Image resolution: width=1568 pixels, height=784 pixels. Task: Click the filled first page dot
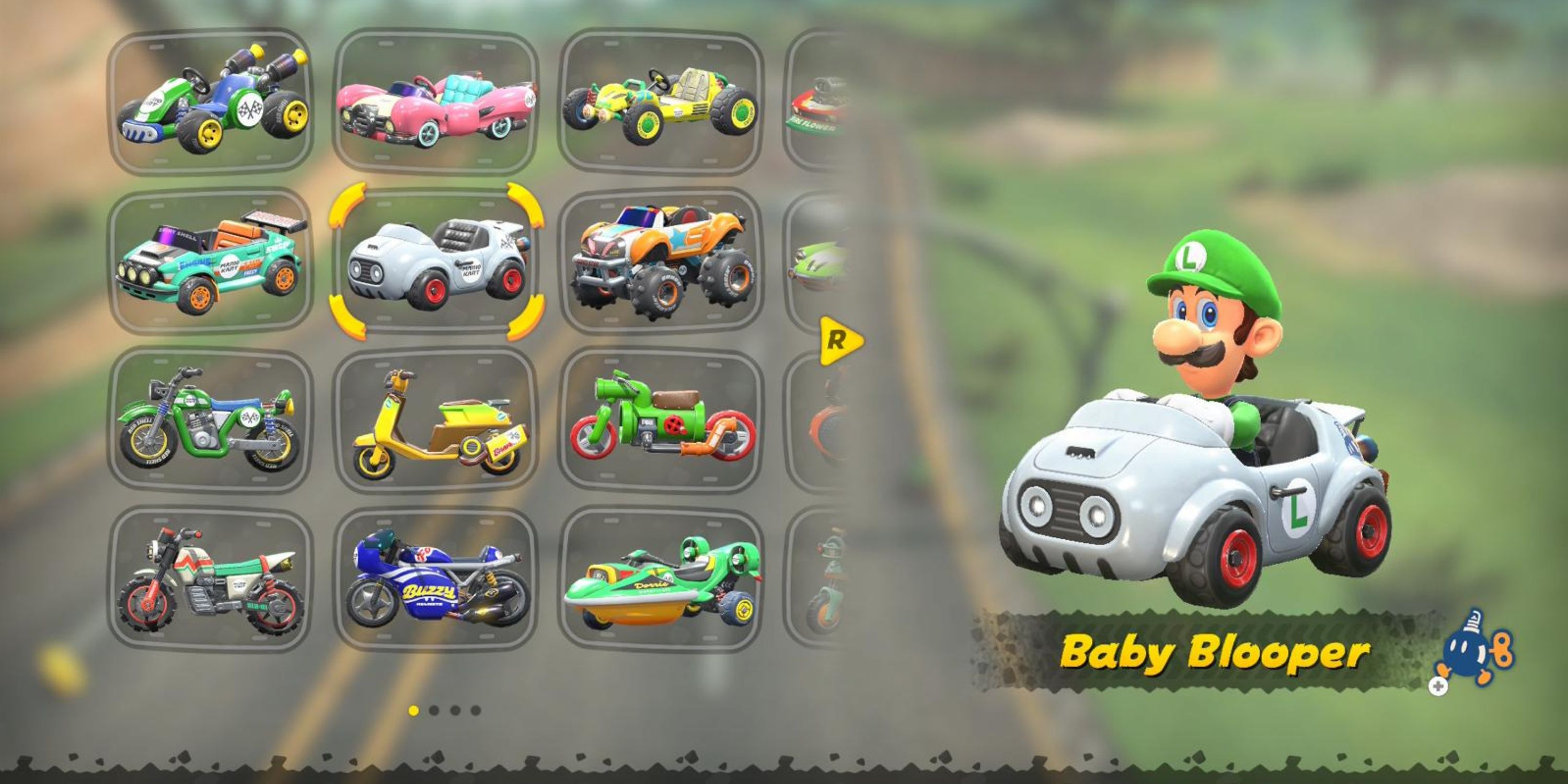coord(414,711)
